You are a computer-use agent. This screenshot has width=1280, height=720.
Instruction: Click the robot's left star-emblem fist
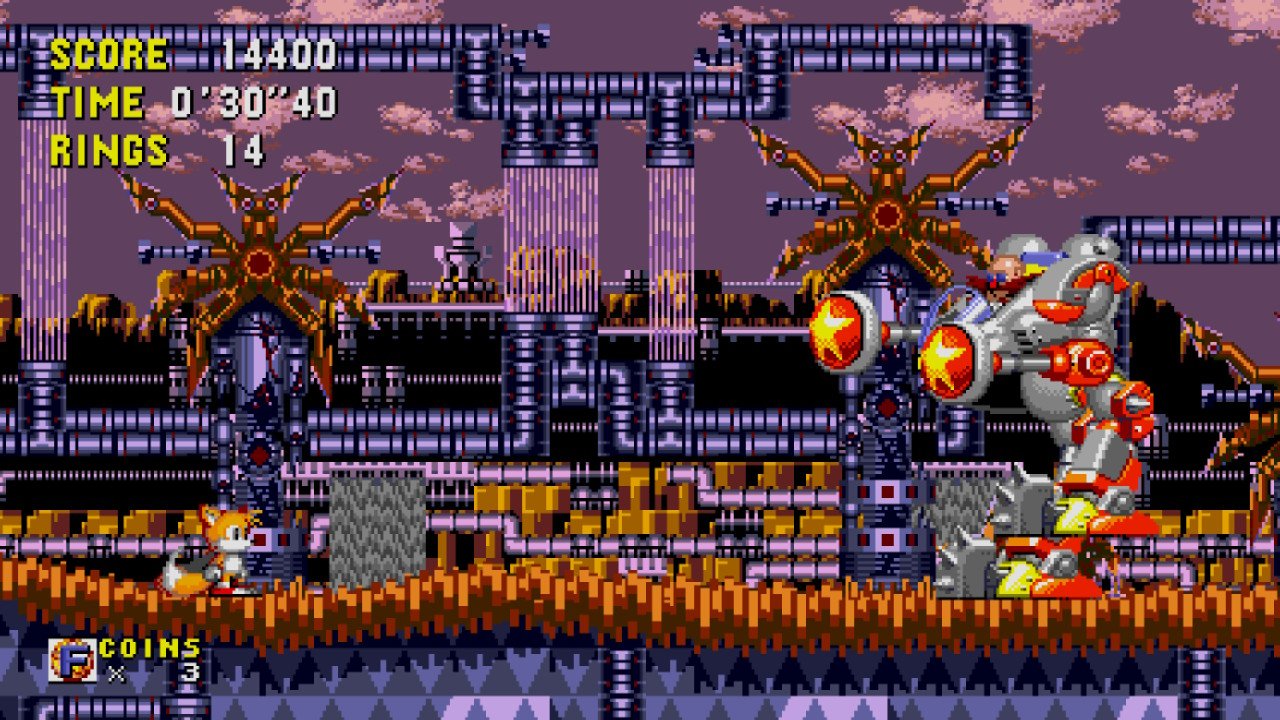(x=835, y=335)
